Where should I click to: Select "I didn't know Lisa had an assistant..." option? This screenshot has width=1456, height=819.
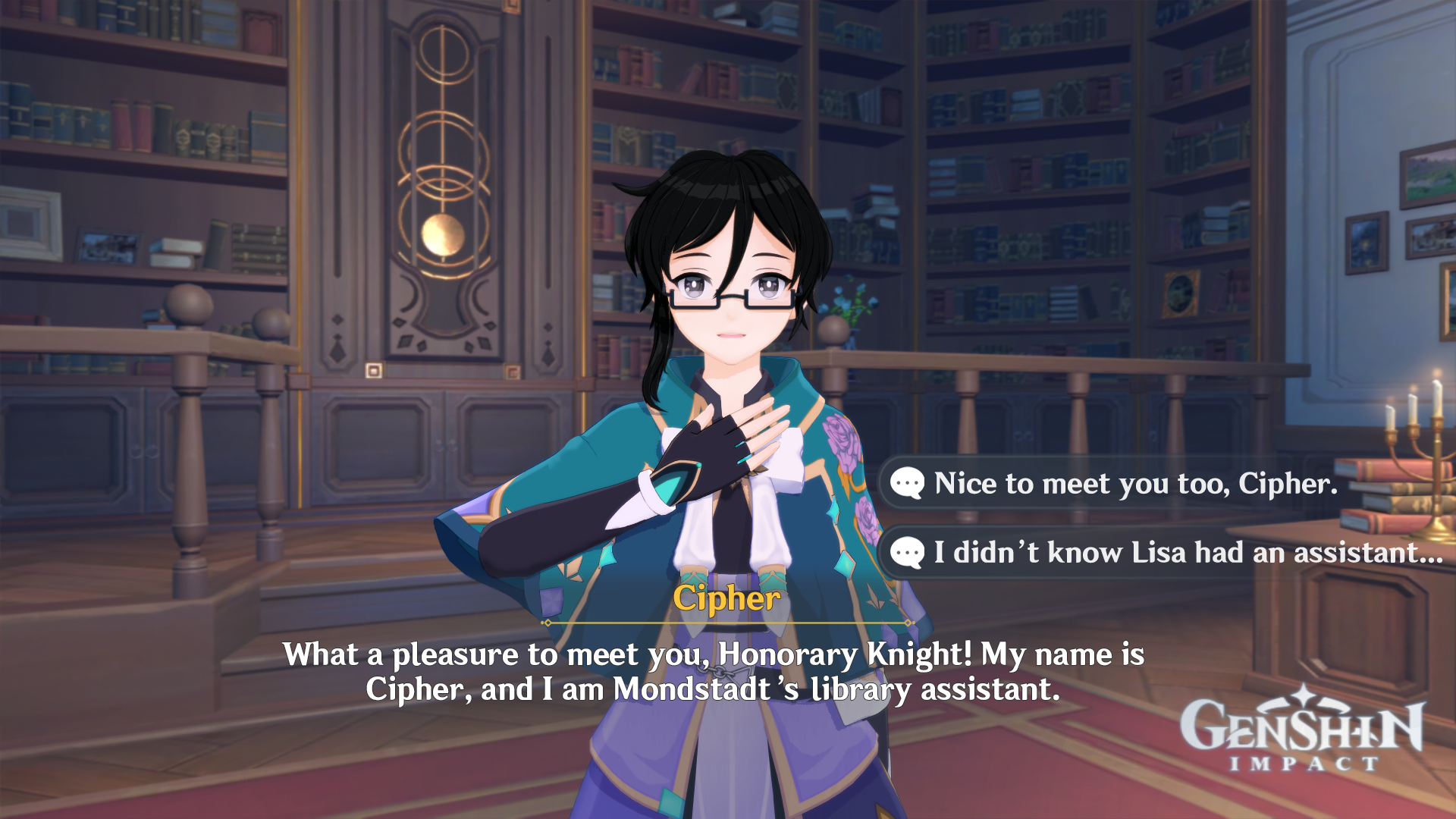click(1187, 552)
